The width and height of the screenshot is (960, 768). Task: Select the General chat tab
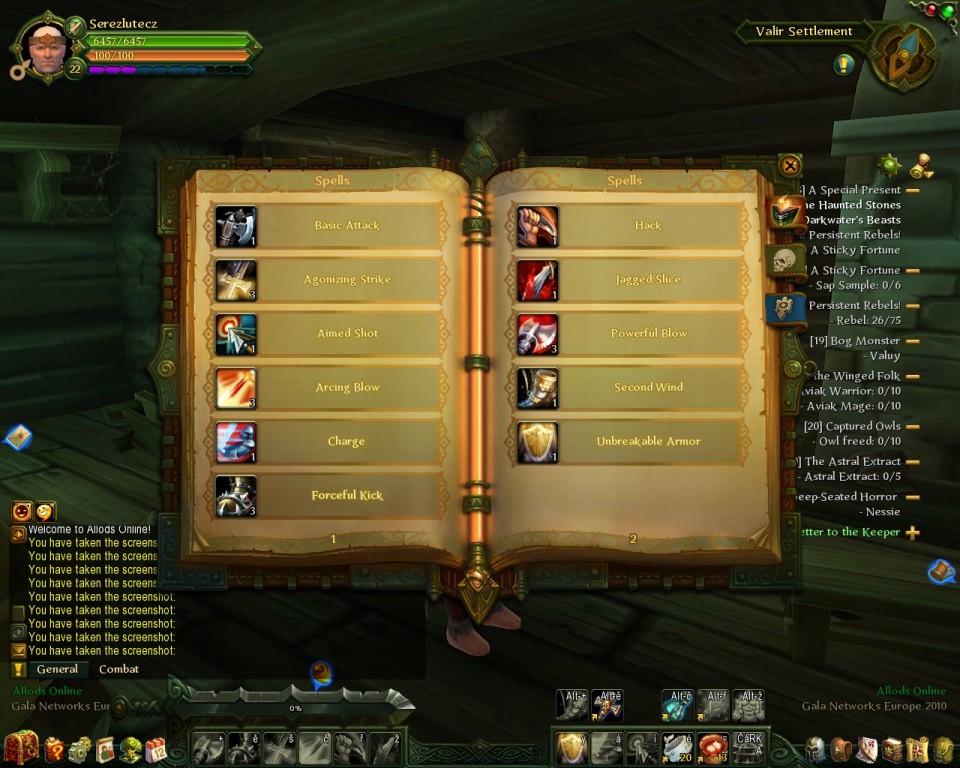(x=57, y=669)
